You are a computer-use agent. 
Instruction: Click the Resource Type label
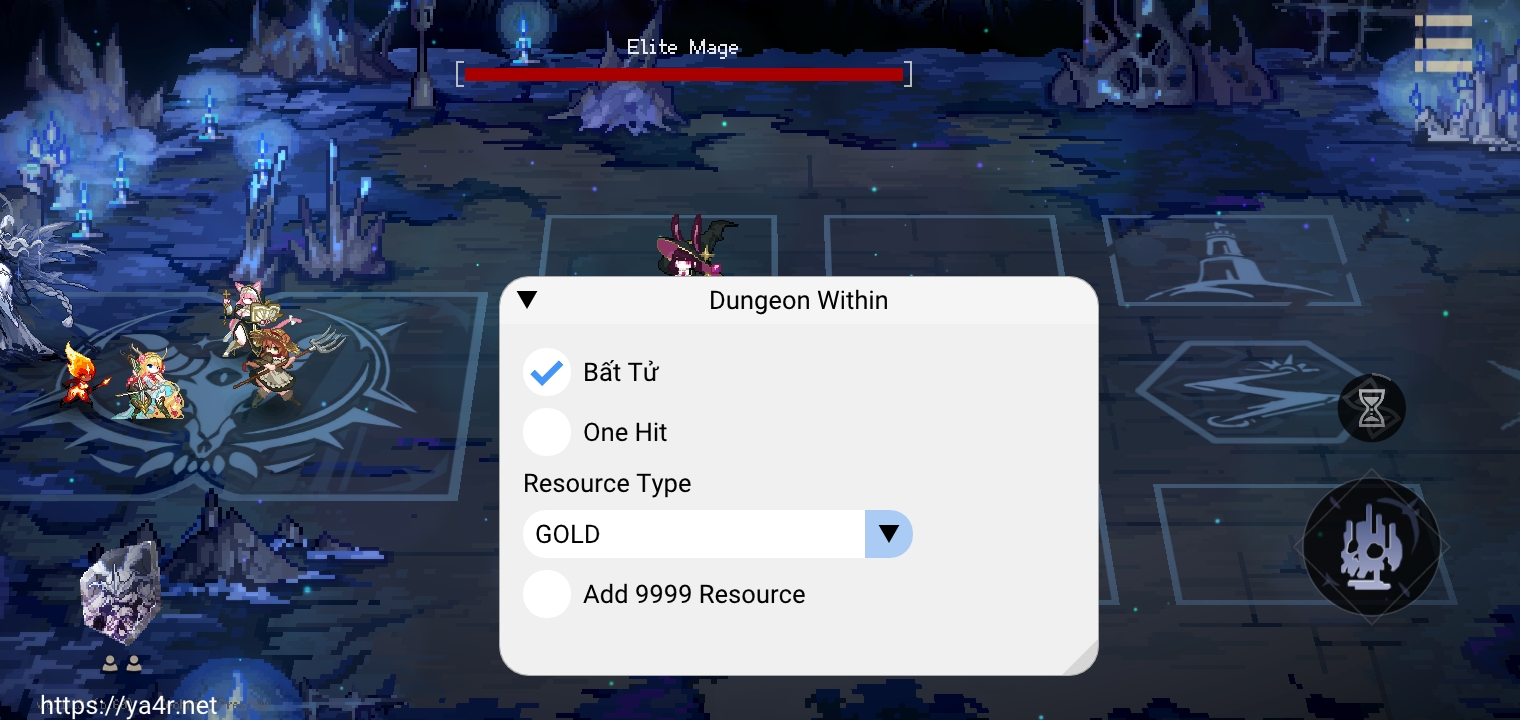tap(606, 483)
